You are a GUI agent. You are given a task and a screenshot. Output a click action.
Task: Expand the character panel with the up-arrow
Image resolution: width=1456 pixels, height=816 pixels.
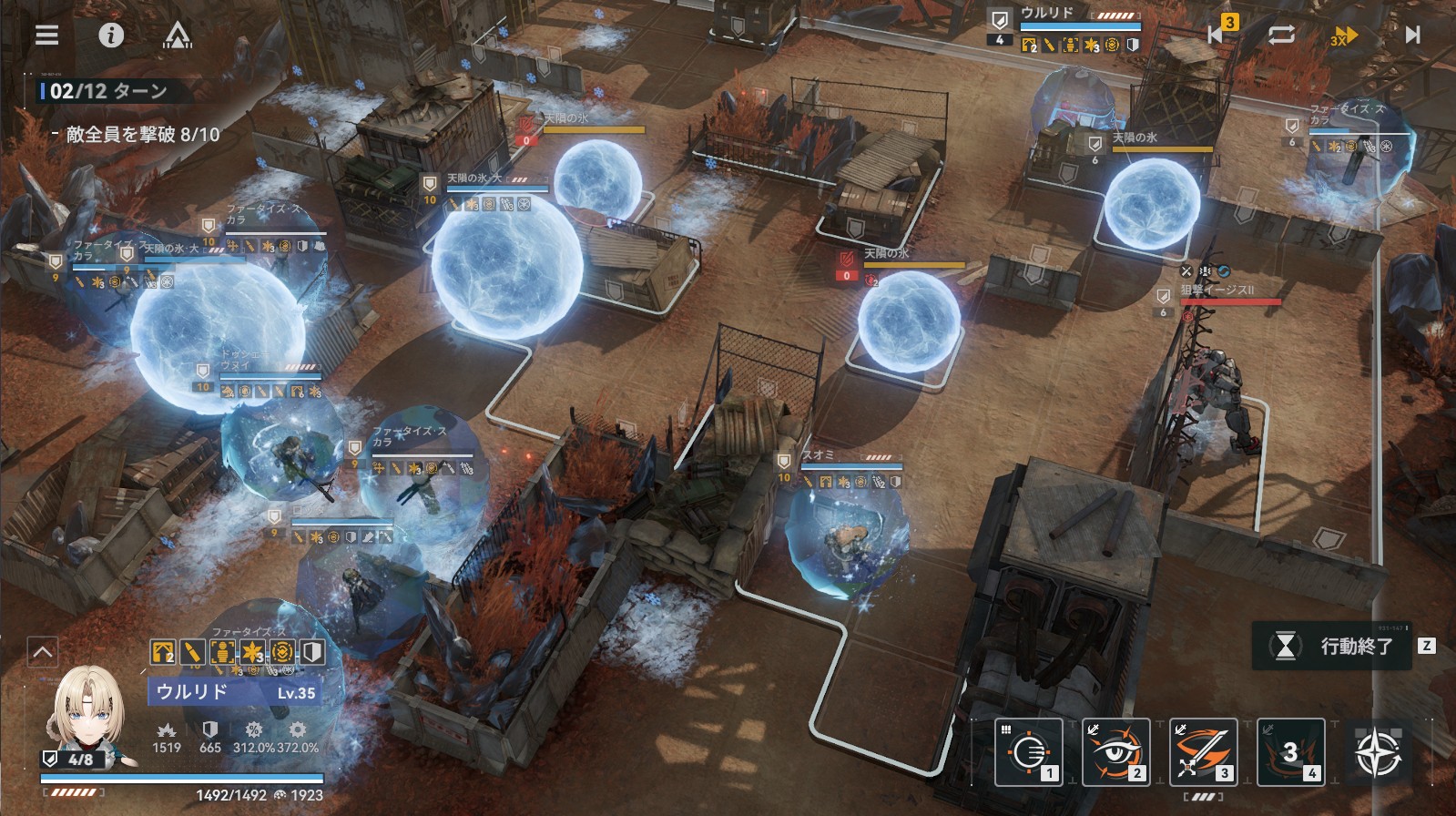(x=43, y=652)
